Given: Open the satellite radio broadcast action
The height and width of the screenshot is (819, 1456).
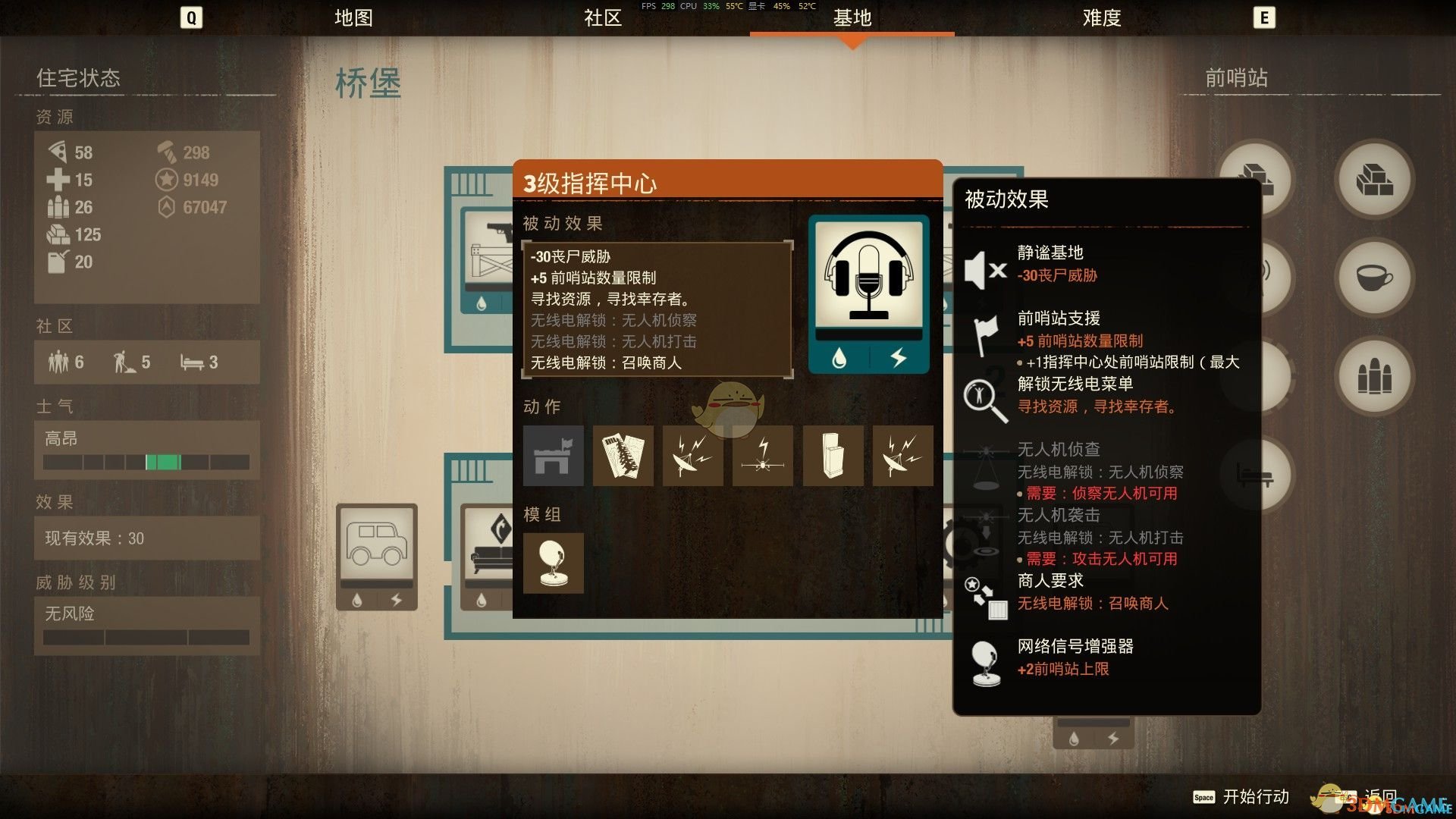Looking at the screenshot, I should click(x=692, y=456).
